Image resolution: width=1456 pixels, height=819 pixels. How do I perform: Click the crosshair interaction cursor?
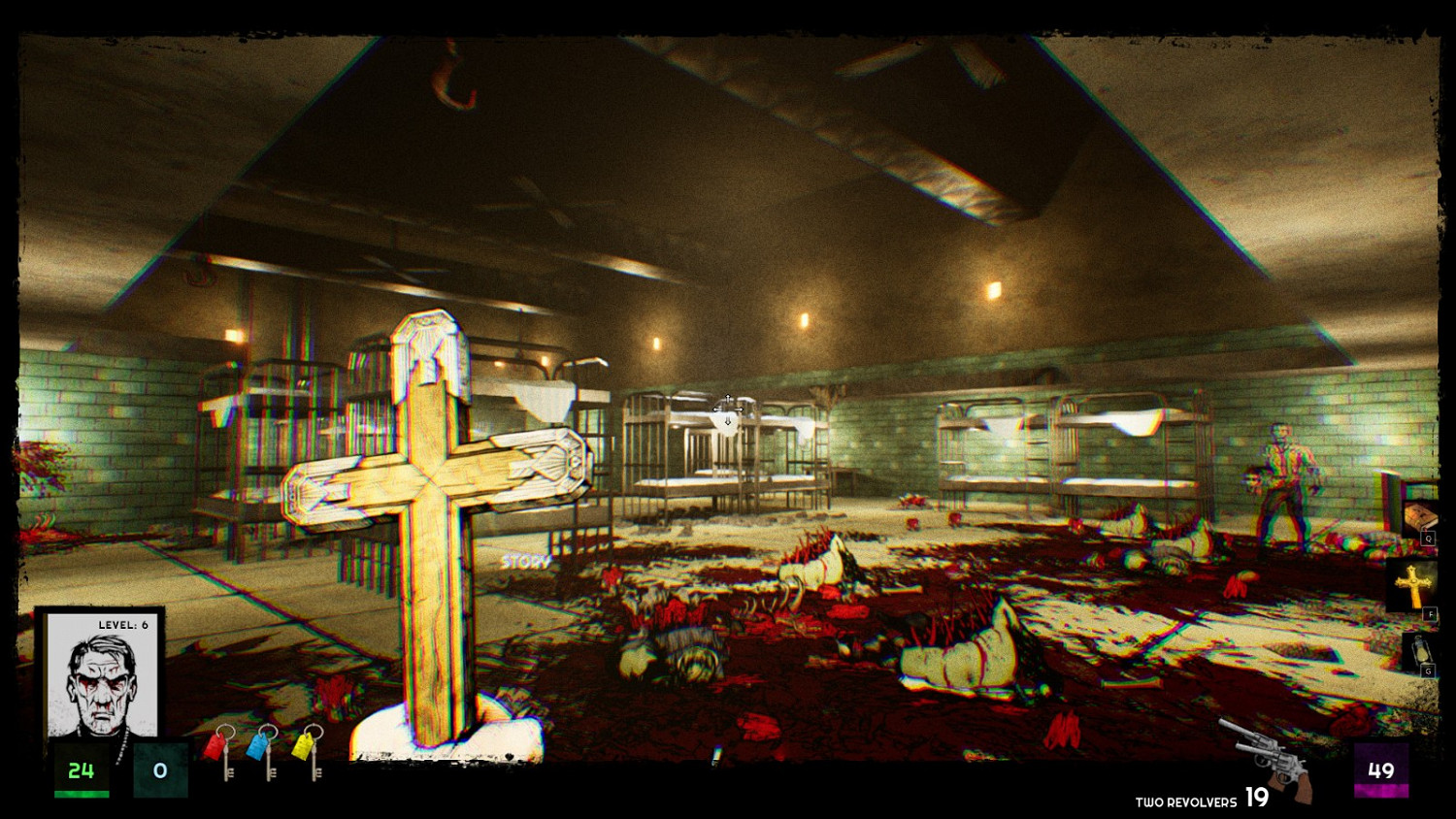tap(729, 408)
